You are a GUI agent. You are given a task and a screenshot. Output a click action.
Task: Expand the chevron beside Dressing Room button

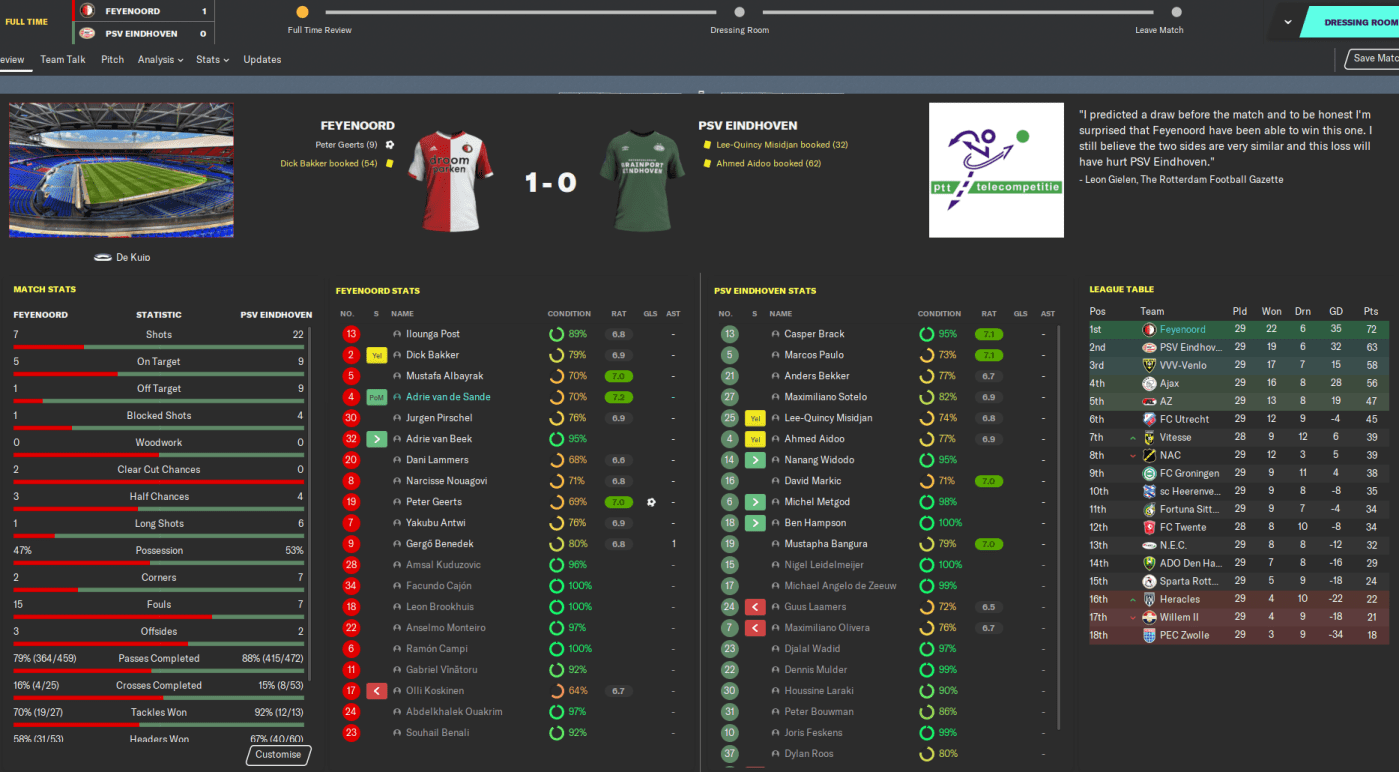pos(1288,22)
